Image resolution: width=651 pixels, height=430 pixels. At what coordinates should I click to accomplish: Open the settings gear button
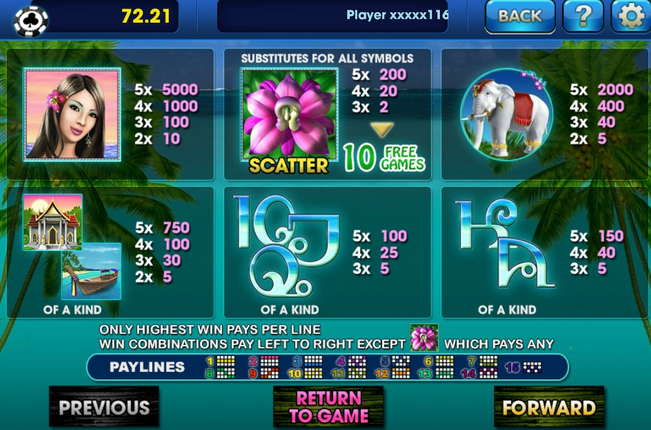630,16
